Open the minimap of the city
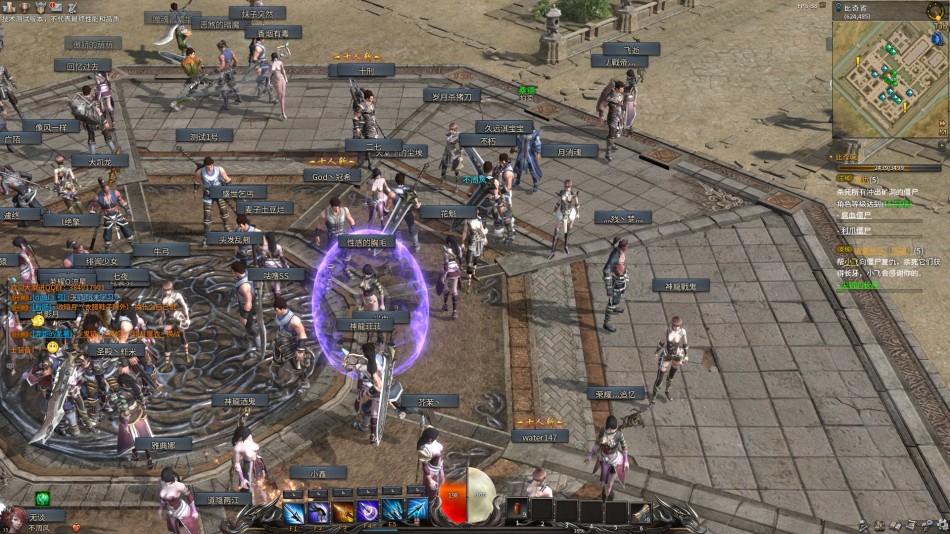 pos(885,82)
